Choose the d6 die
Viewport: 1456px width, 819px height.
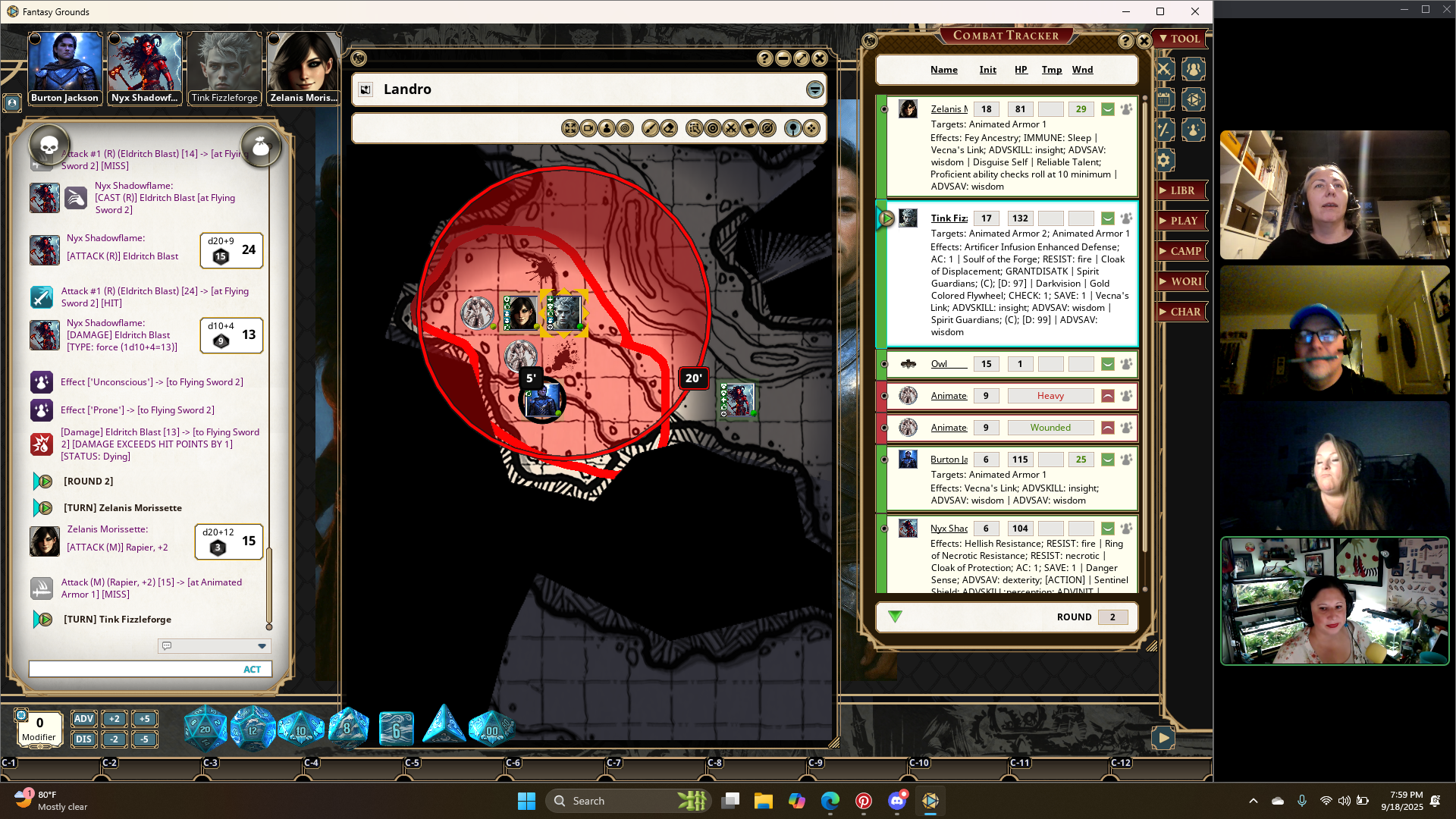(396, 730)
